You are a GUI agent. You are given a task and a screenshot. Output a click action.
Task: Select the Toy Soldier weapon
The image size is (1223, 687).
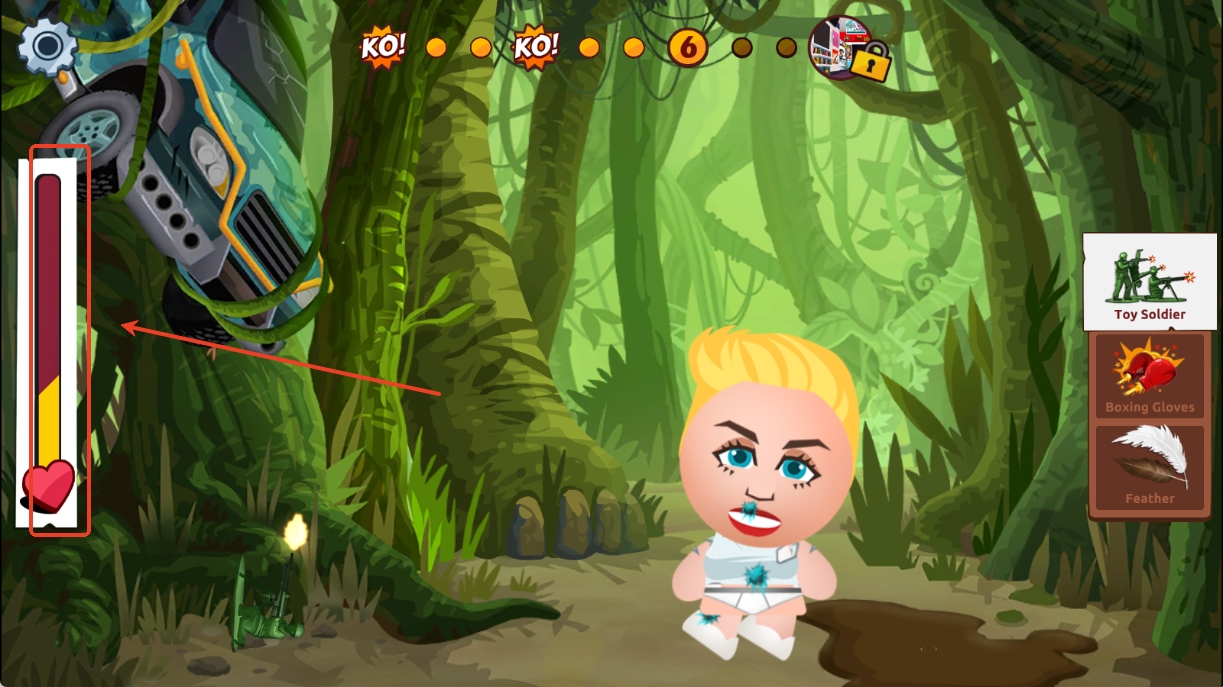(x=1149, y=281)
